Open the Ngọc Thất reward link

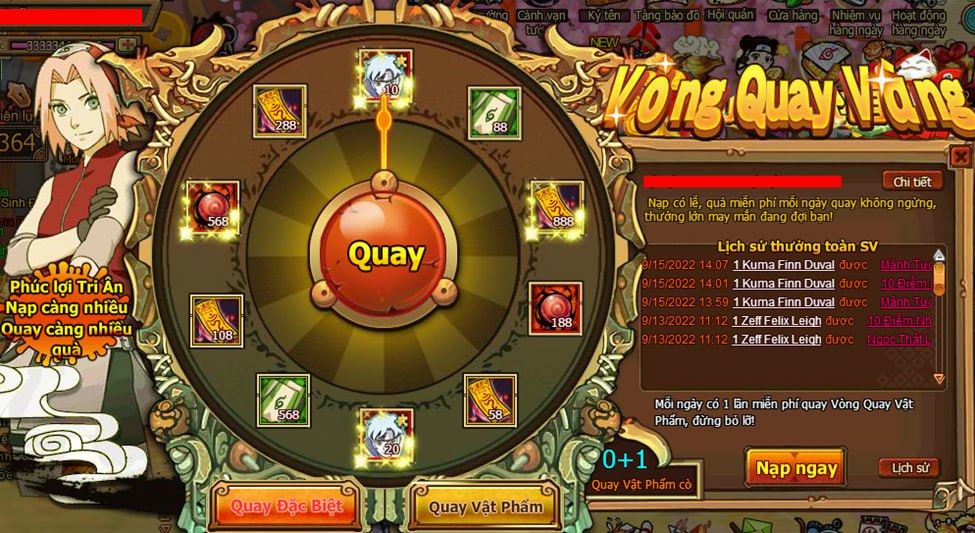tap(906, 339)
